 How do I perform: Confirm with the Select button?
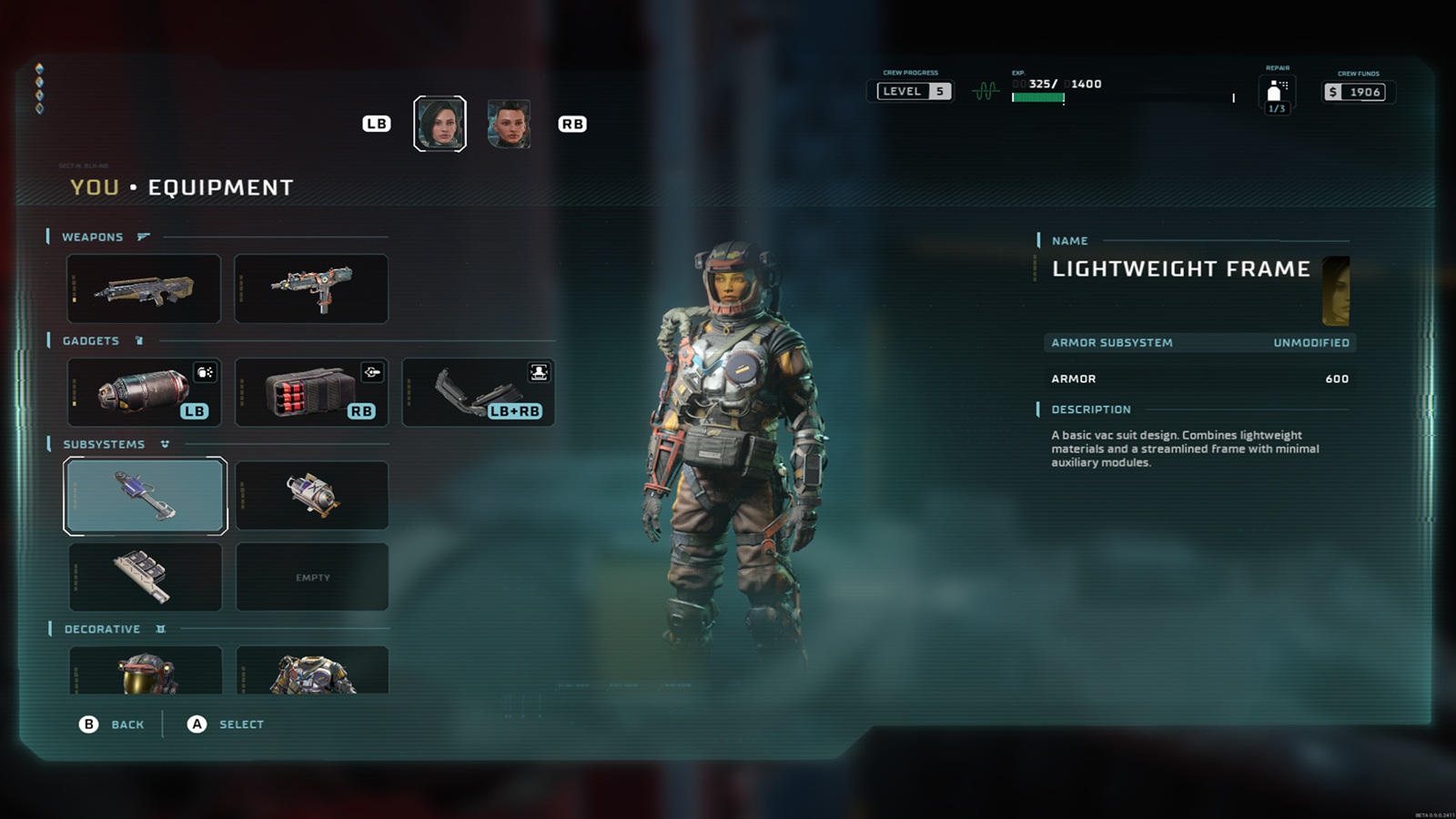[x=226, y=724]
